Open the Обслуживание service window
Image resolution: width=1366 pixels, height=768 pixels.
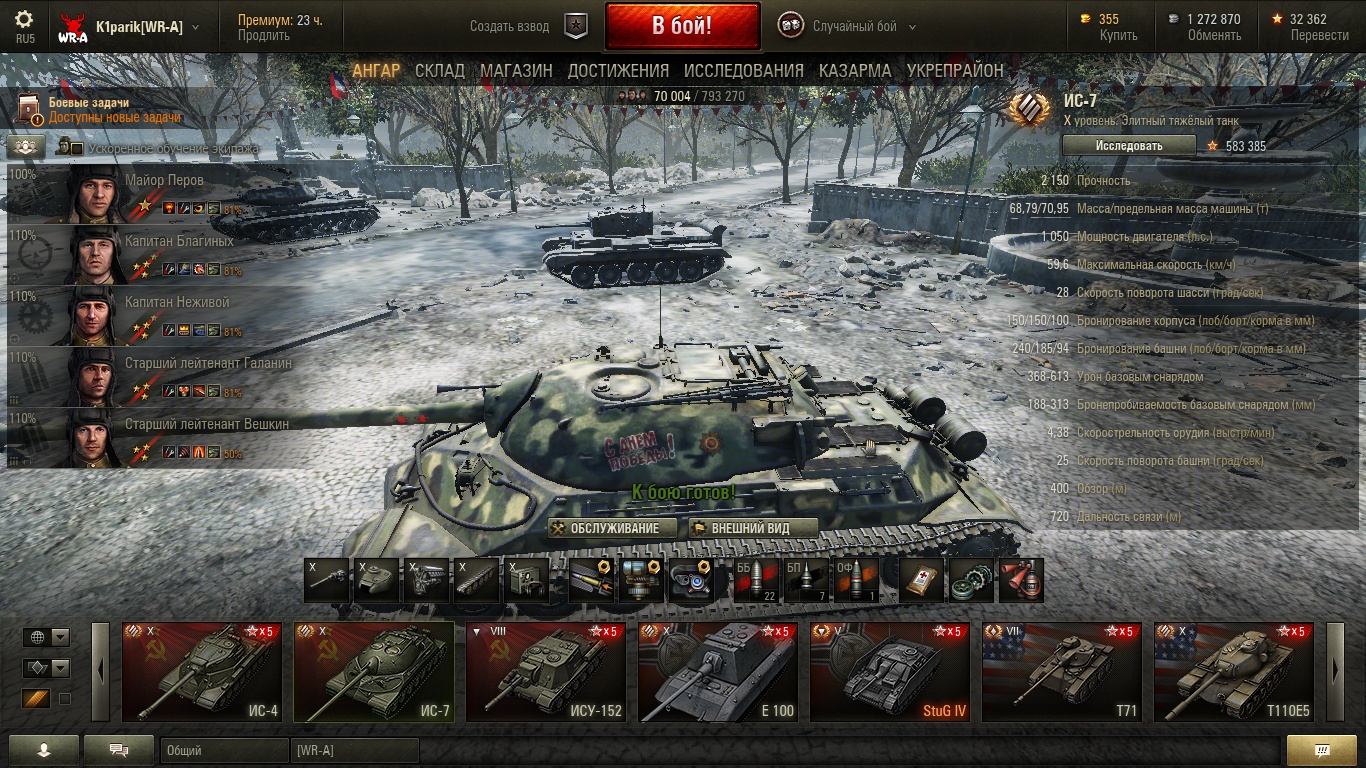(613, 528)
